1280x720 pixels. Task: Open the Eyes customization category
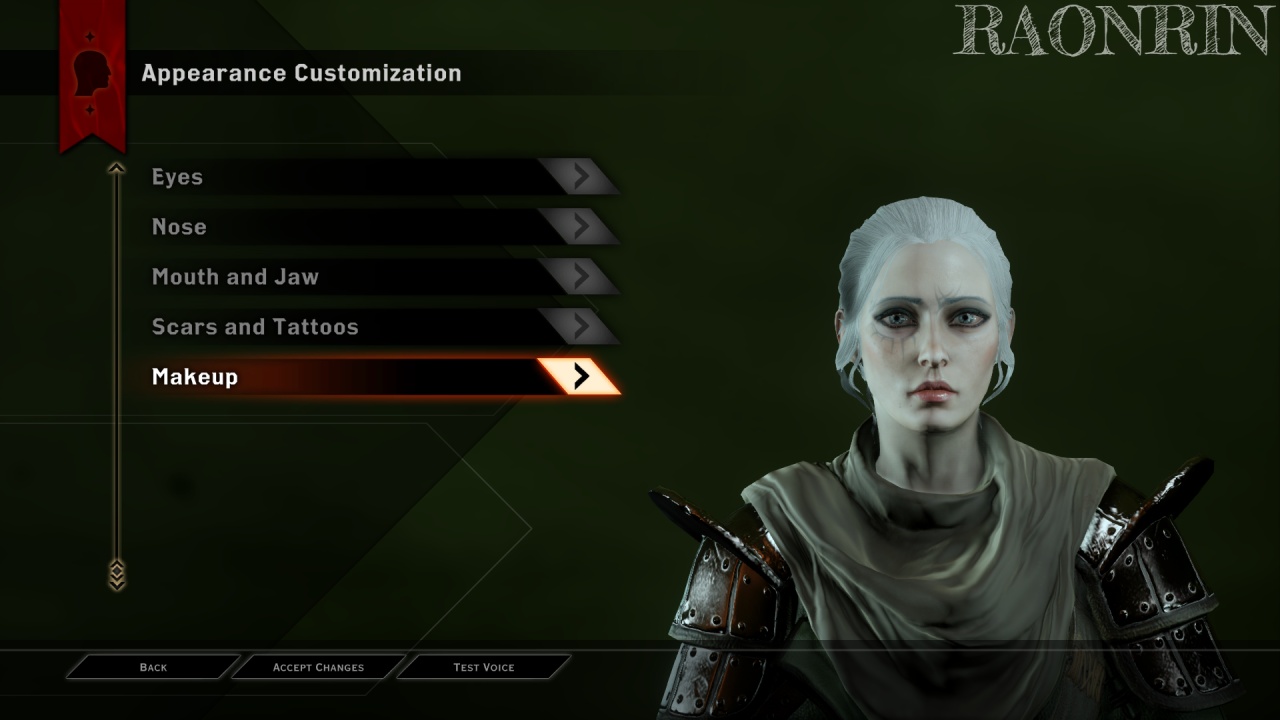coord(380,177)
